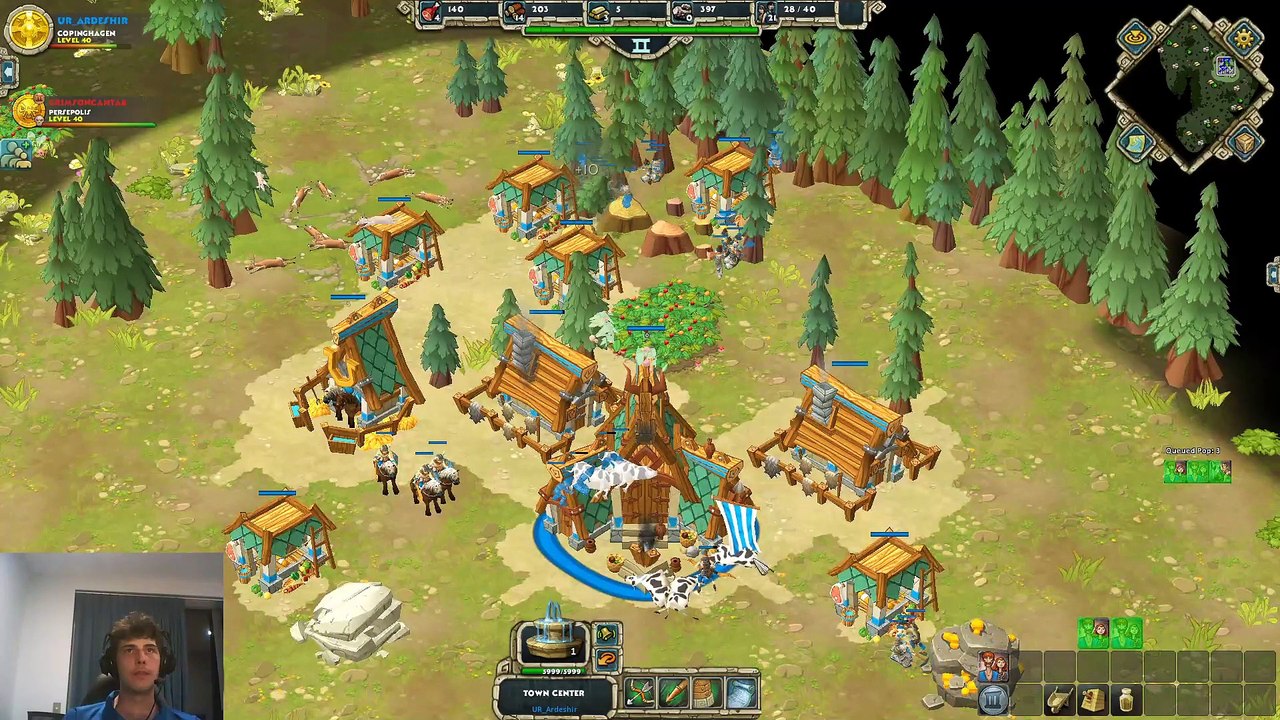Open the wooden crate inventory button
Image resolution: width=1280 pixels, height=720 pixels.
coord(1245,144)
